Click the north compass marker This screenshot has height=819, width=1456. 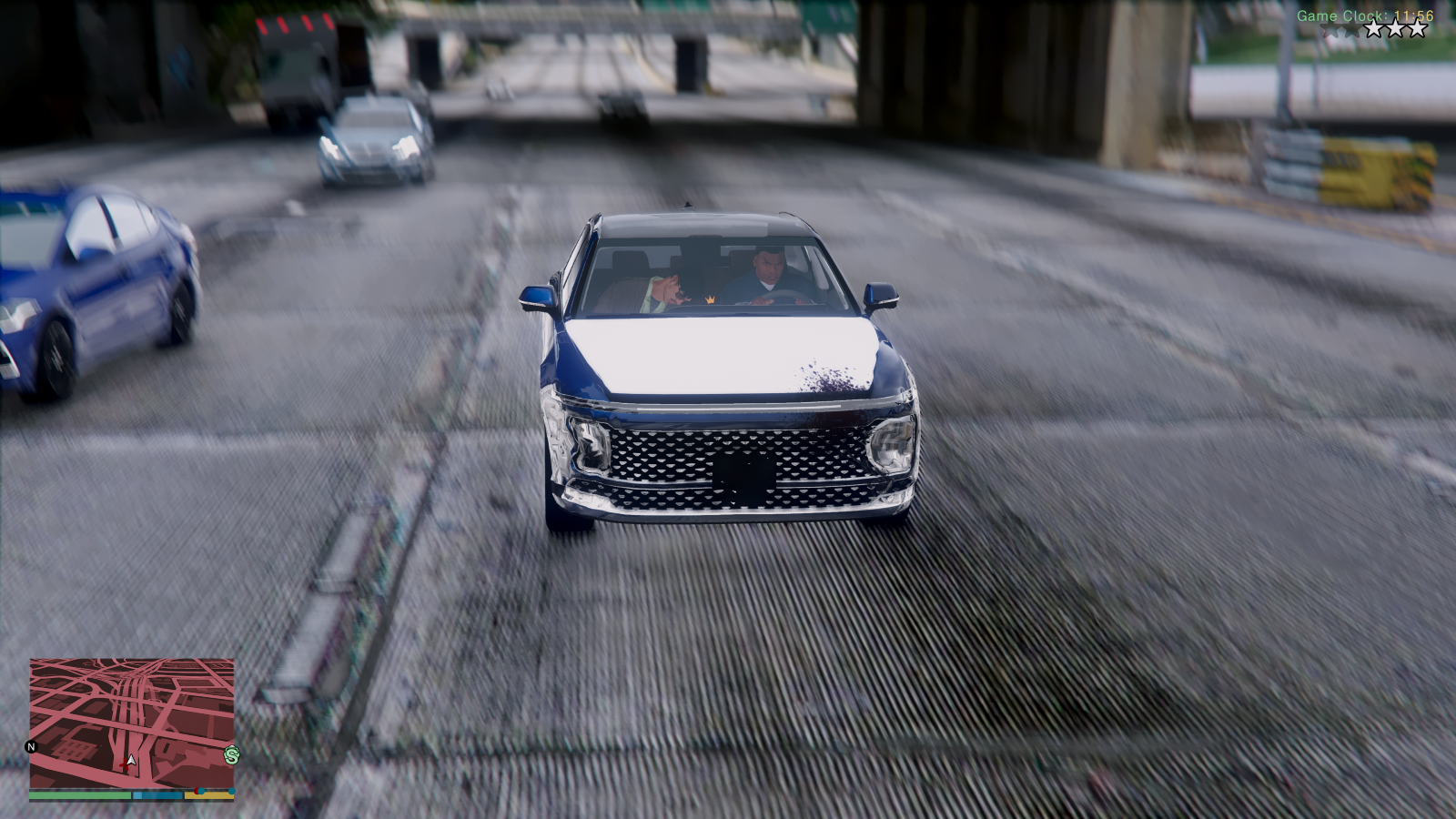pyautogui.click(x=31, y=747)
